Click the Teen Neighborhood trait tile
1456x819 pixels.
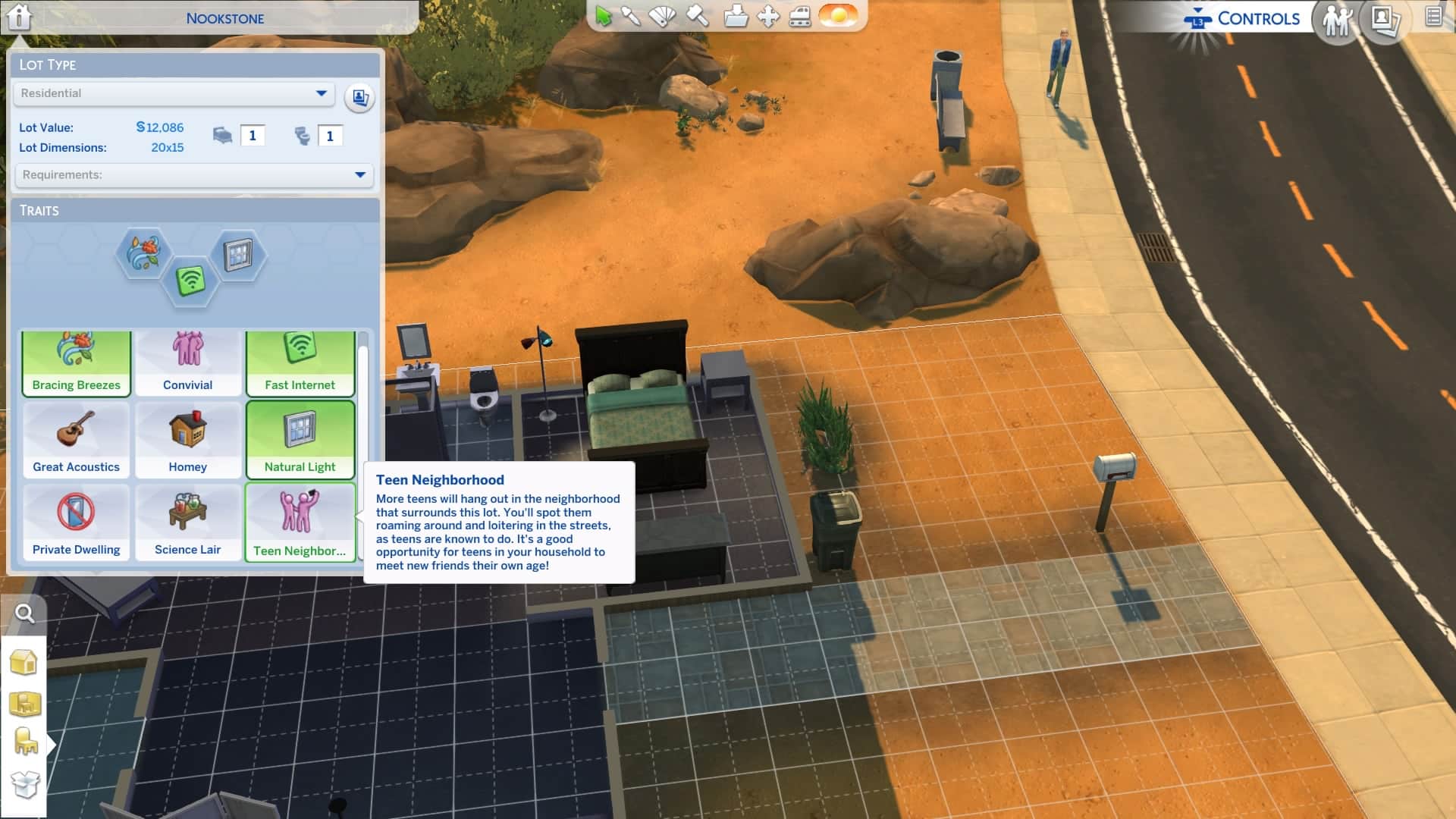tap(300, 522)
